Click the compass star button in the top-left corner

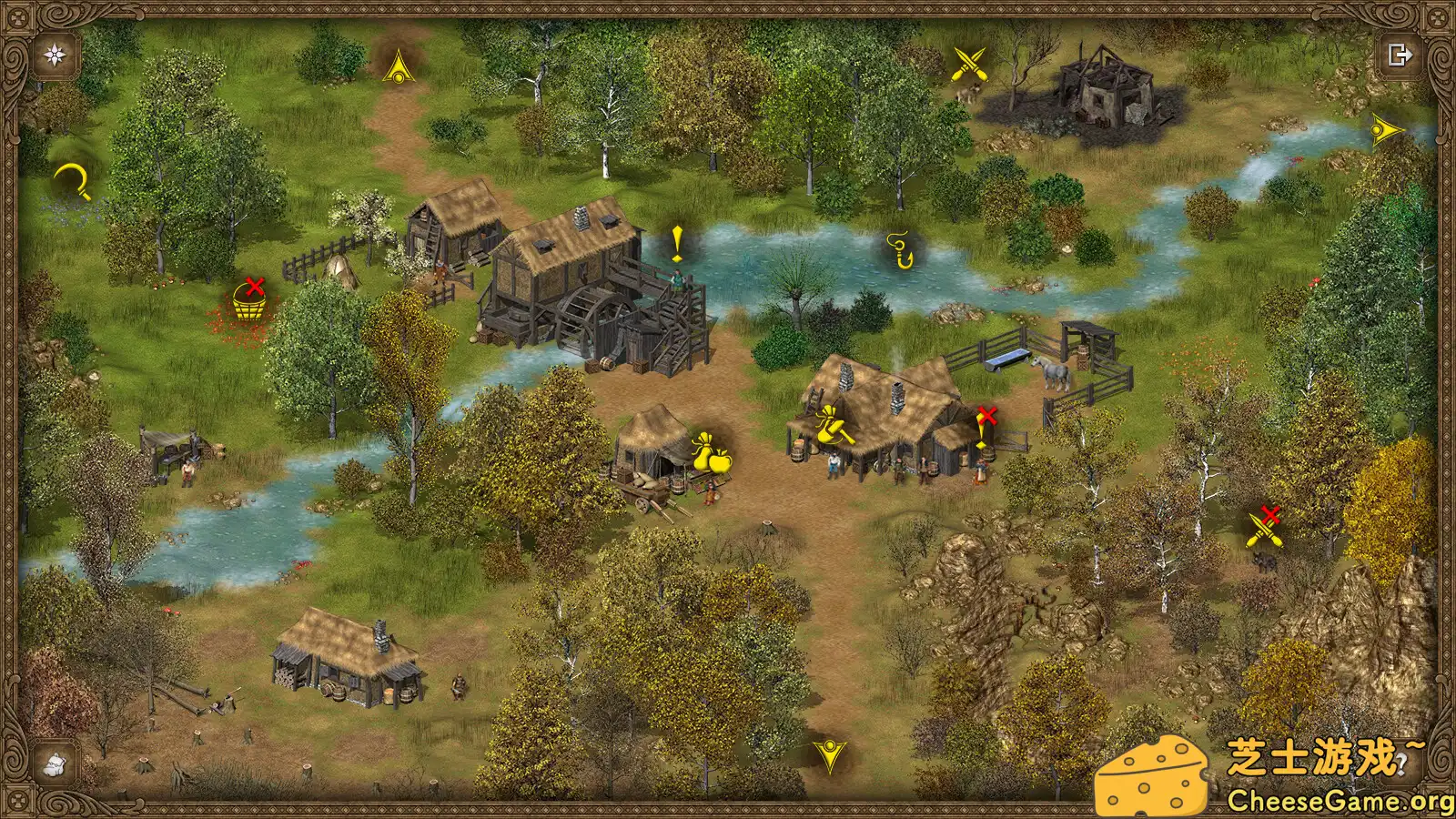[x=53, y=55]
